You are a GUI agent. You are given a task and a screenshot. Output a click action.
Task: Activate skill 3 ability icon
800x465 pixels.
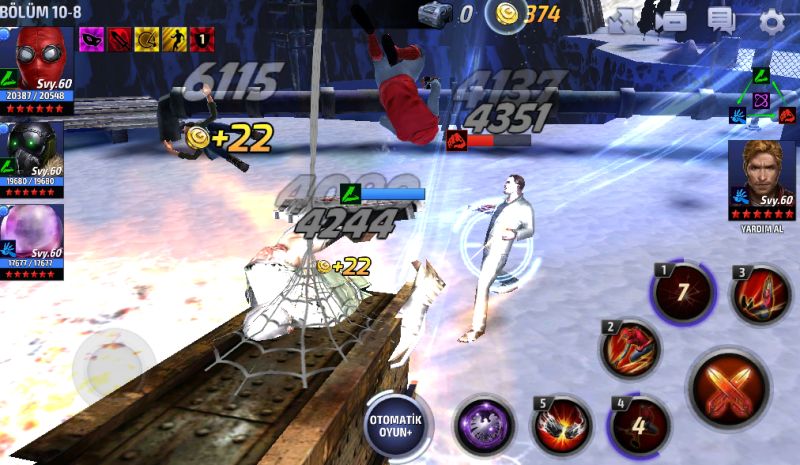pyautogui.click(x=760, y=294)
